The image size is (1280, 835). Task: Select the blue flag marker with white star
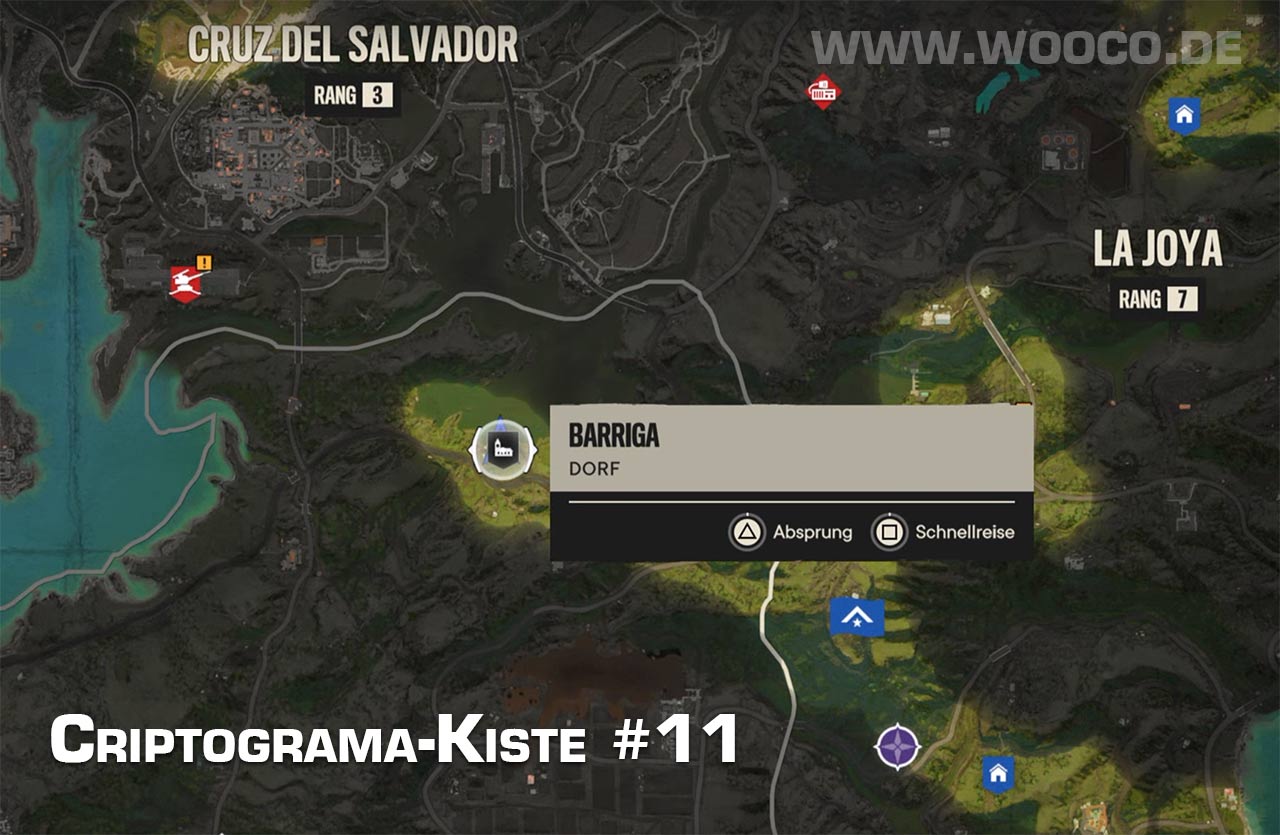(x=857, y=618)
